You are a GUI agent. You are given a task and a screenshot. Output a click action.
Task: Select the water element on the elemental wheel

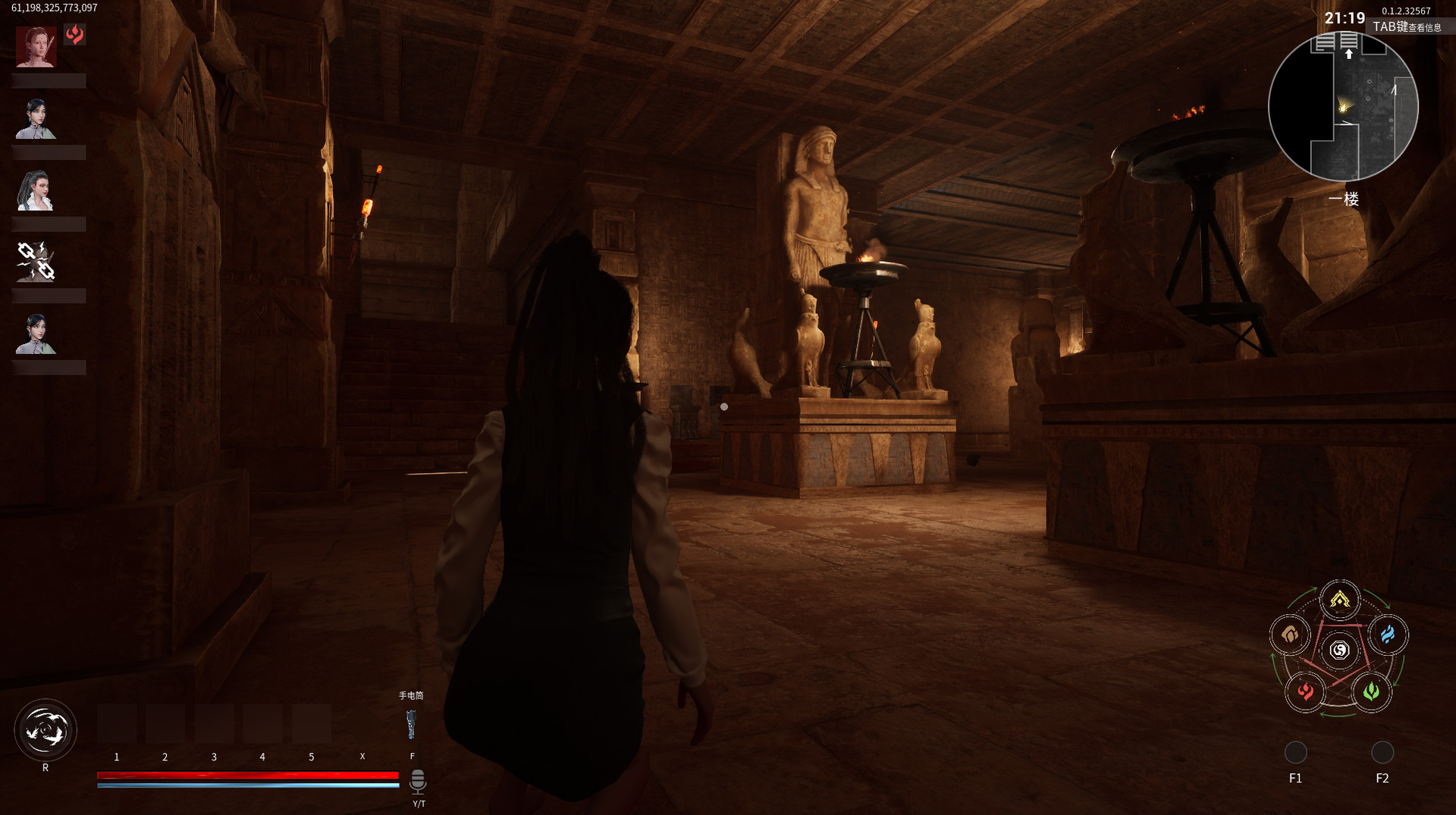(x=1389, y=637)
